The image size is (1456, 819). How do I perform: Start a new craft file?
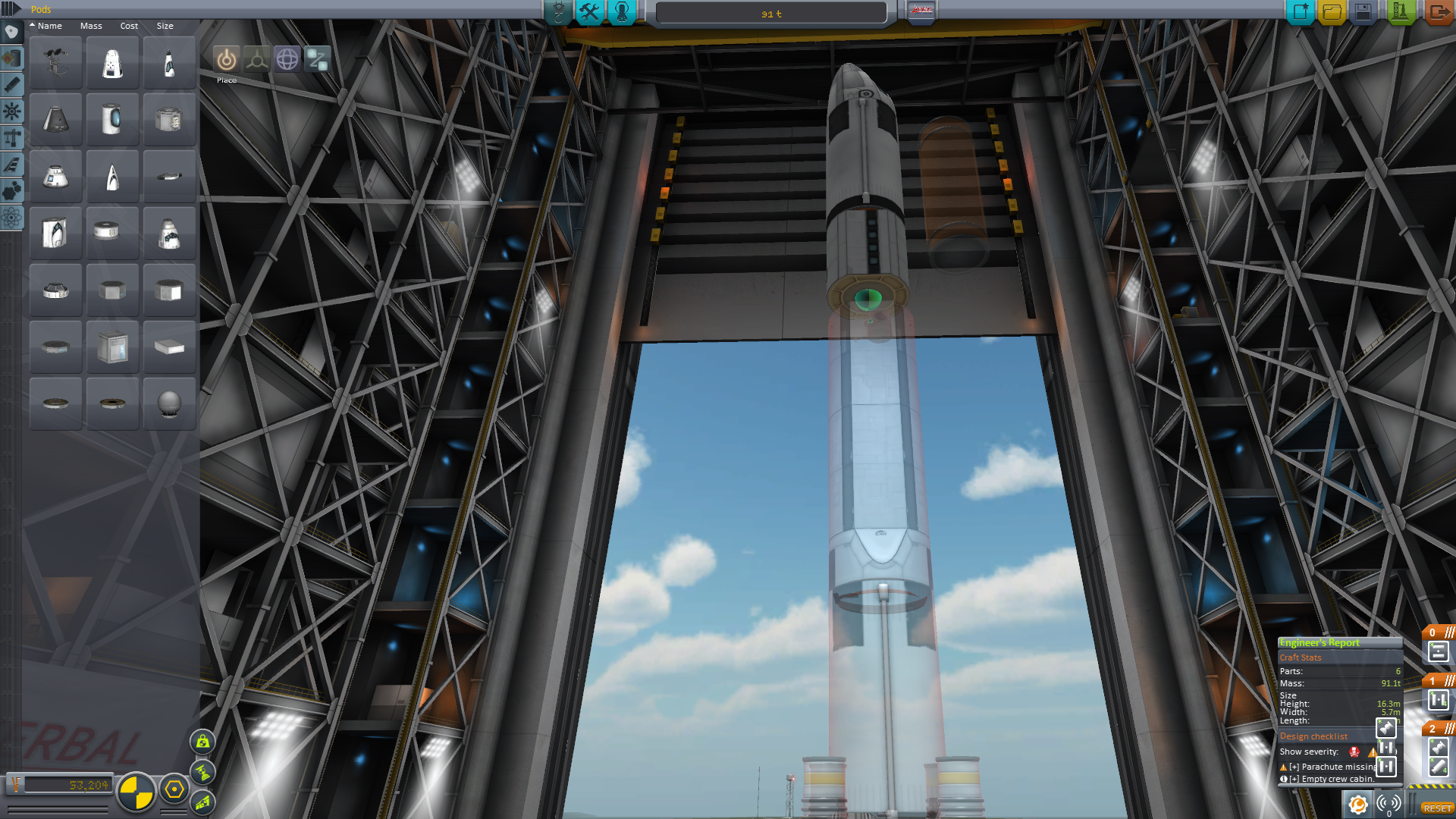click(1300, 11)
